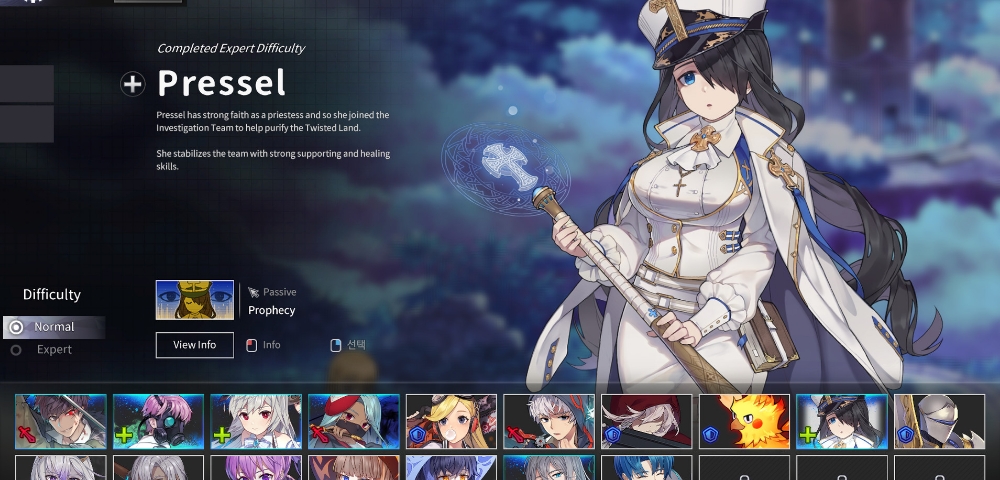Select the blonde girl character portrait
The width and height of the screenshot is (1000, 480).
click(x=451, y=421)
